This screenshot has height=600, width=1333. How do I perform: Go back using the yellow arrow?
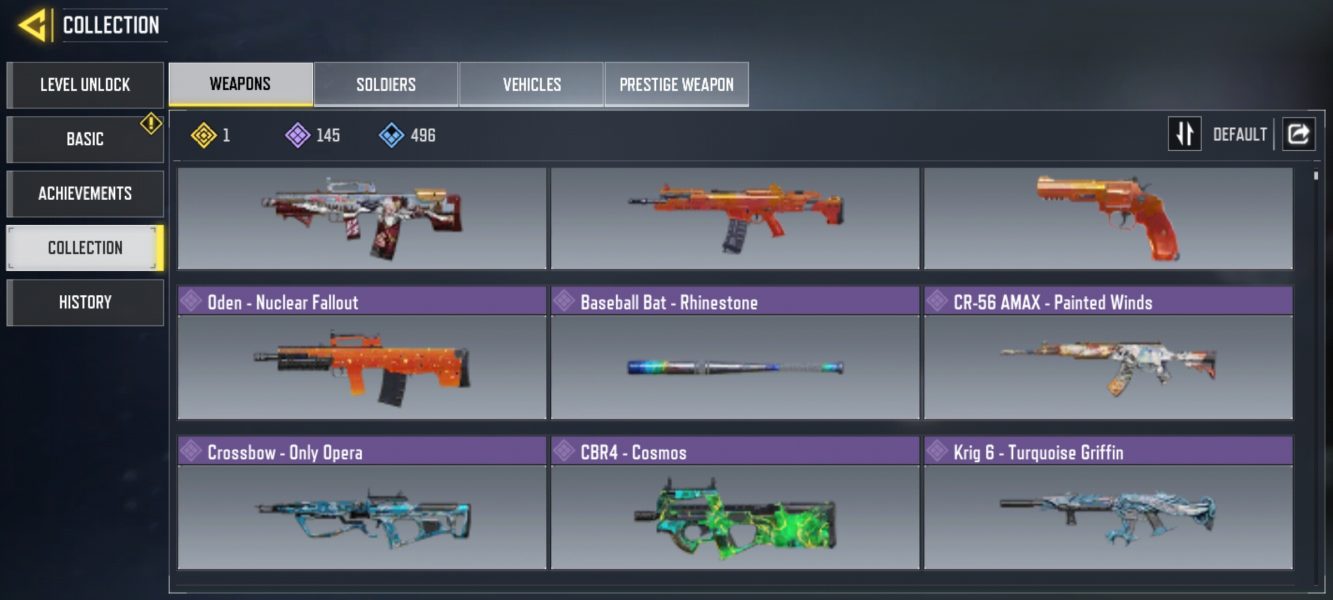tap(33, 24)
